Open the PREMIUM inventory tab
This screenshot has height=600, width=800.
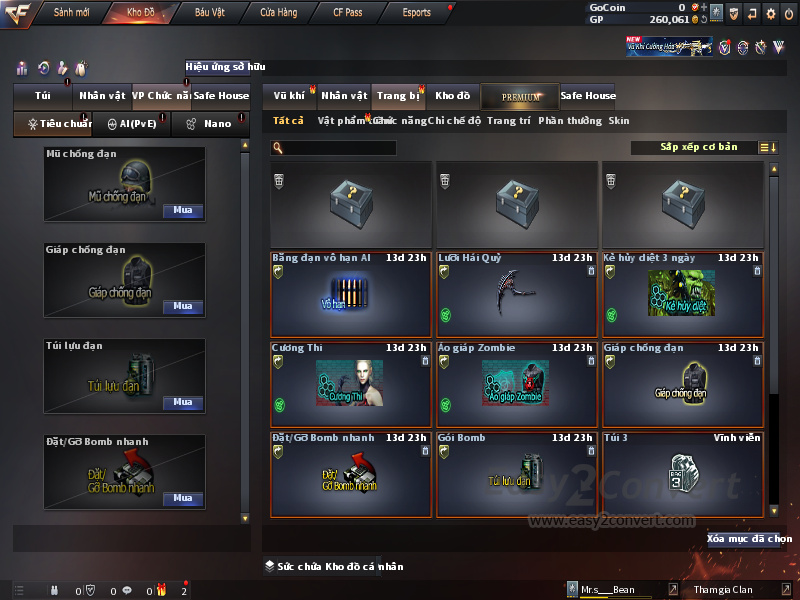[520, 96]
